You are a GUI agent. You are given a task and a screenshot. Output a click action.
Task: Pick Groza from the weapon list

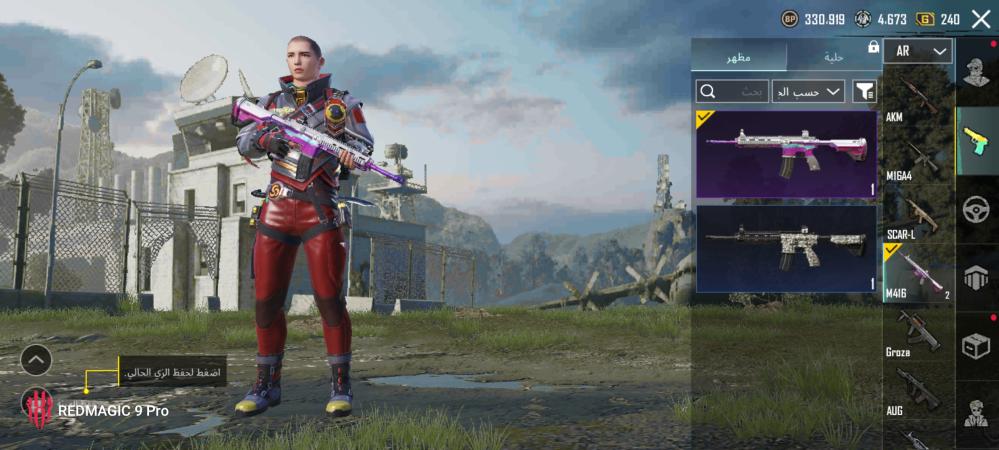click(917, 333)
